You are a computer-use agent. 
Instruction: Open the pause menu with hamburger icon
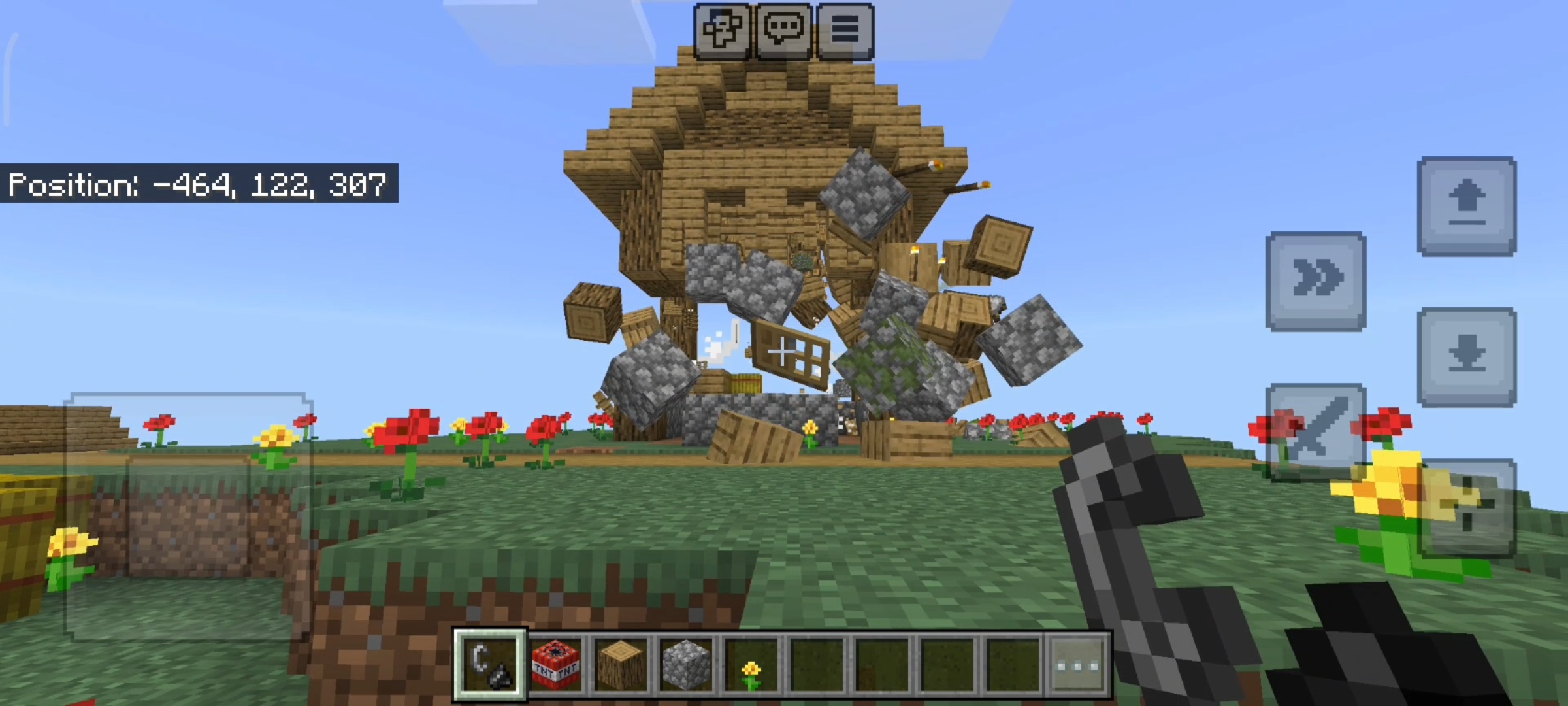[845, 29]
